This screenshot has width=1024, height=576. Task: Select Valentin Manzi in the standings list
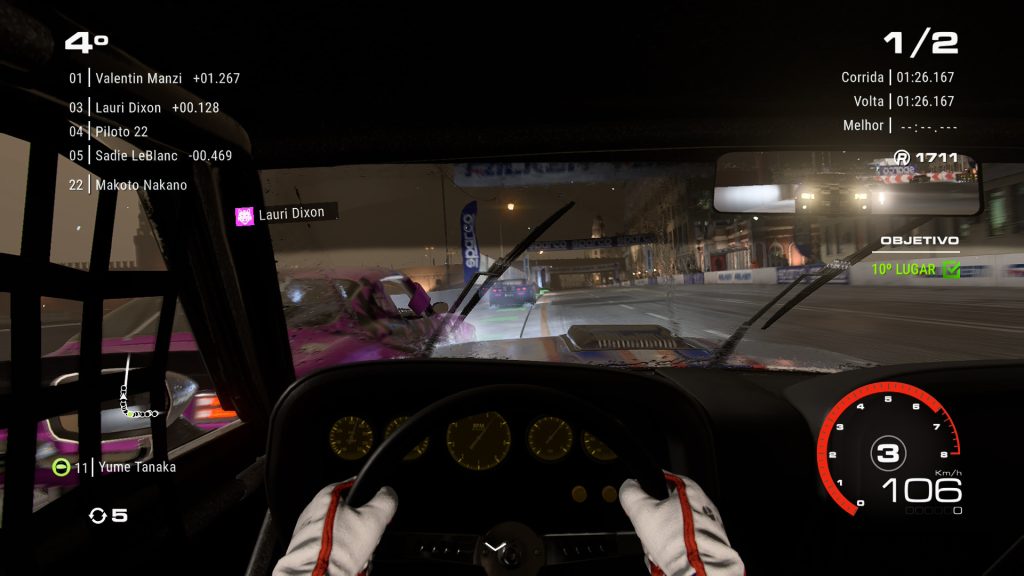pyautogui.click(x=153, y=78)
